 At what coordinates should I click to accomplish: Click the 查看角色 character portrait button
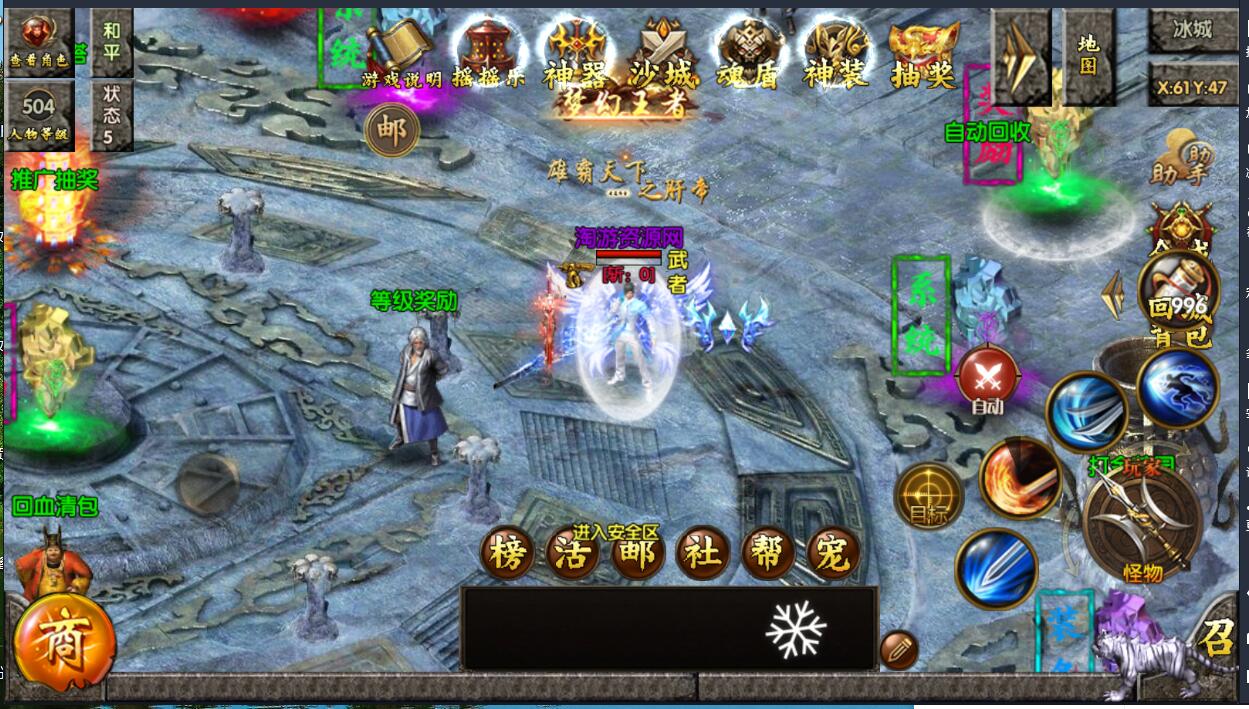[39, 40]
